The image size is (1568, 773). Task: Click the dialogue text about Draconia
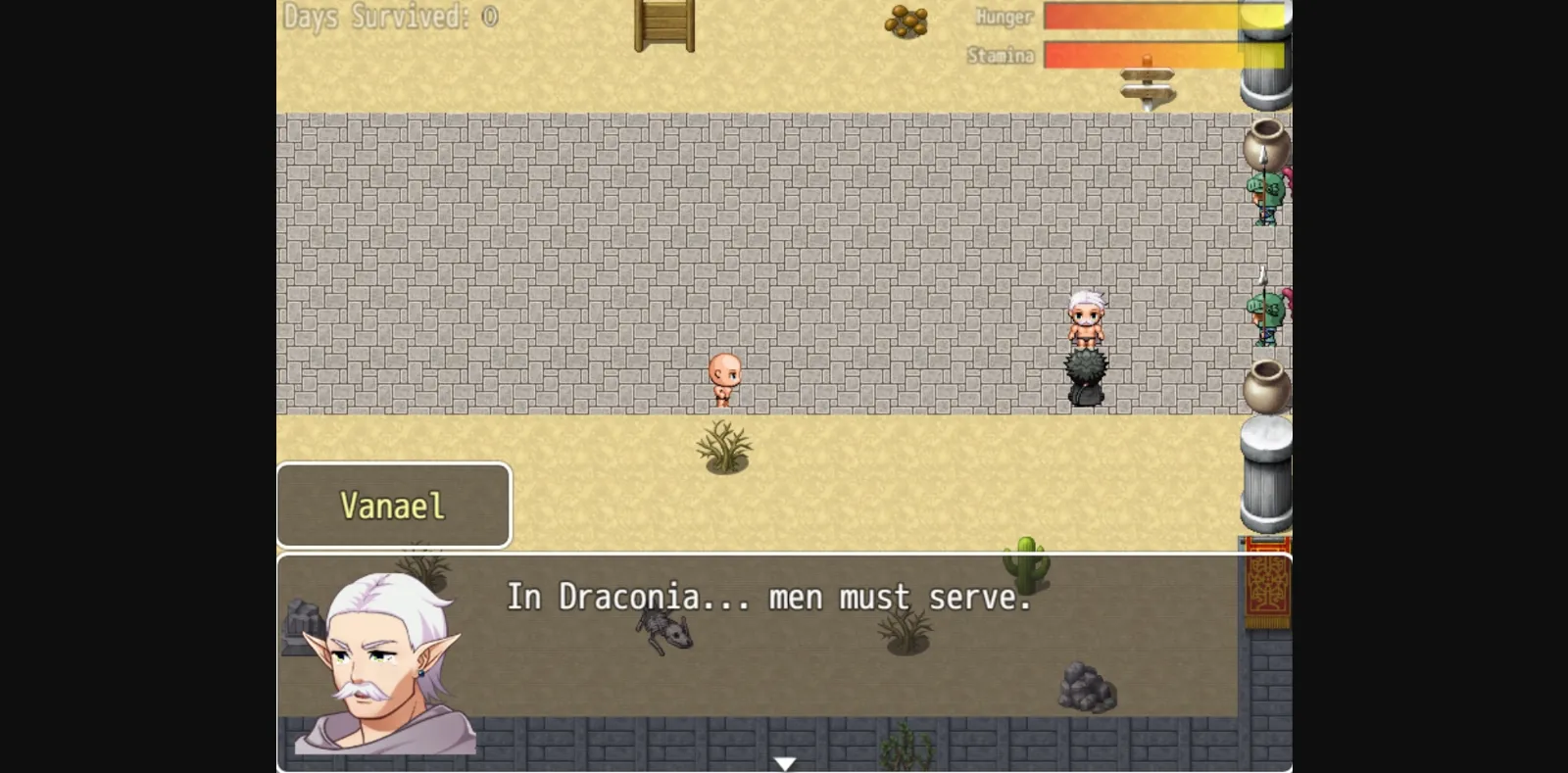(x=769, y=598)
